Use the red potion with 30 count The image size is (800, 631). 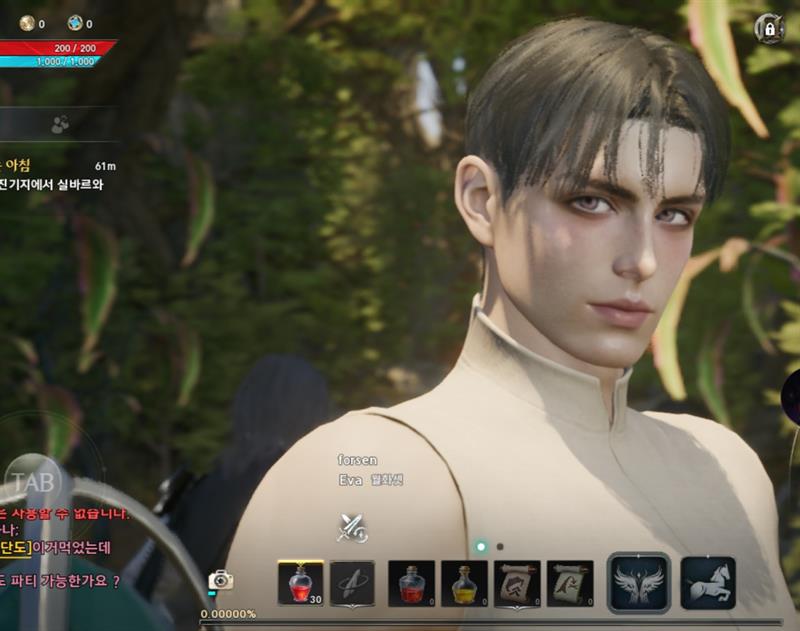click(300, 583)
